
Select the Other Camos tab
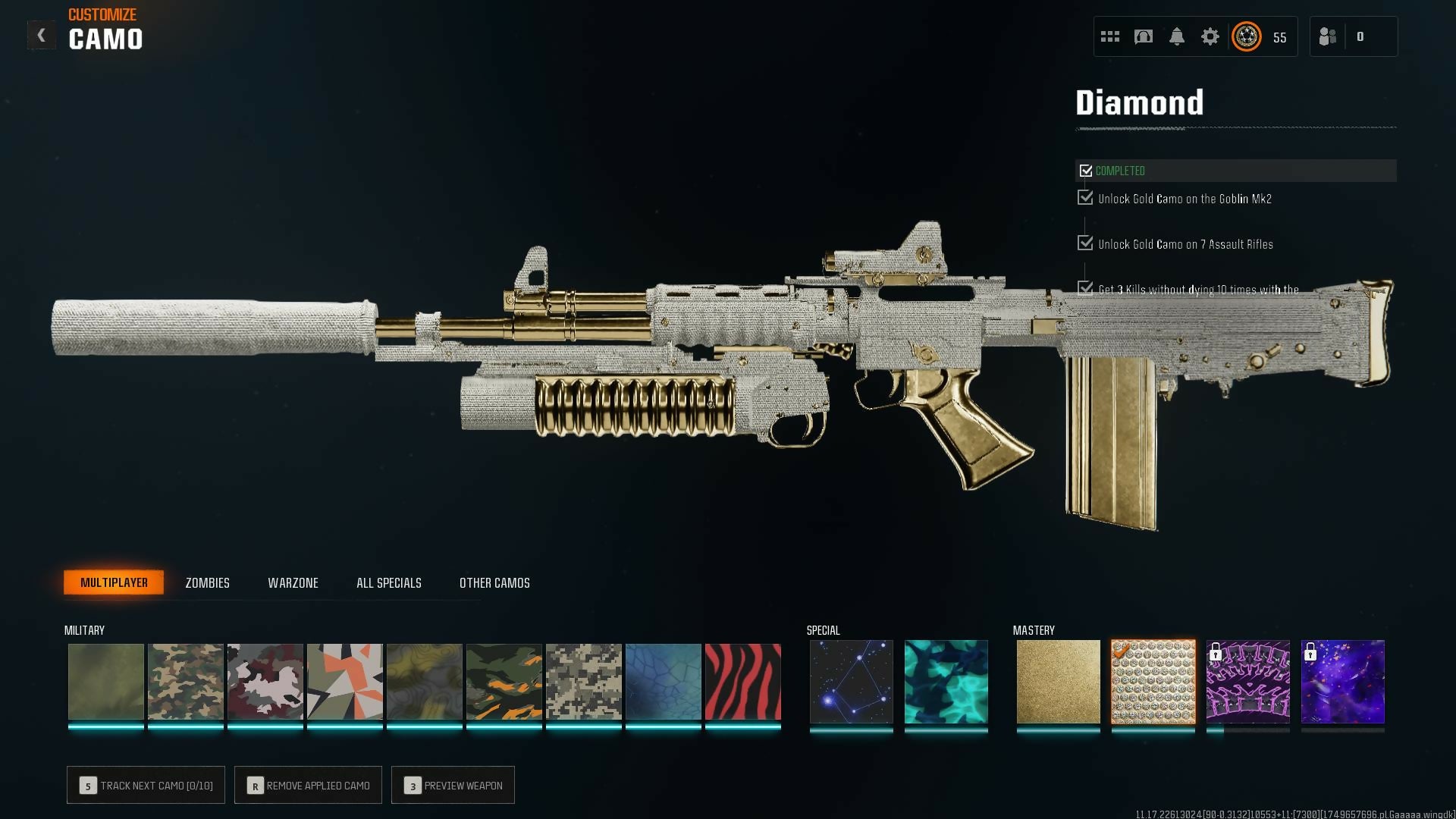[494, 583]
